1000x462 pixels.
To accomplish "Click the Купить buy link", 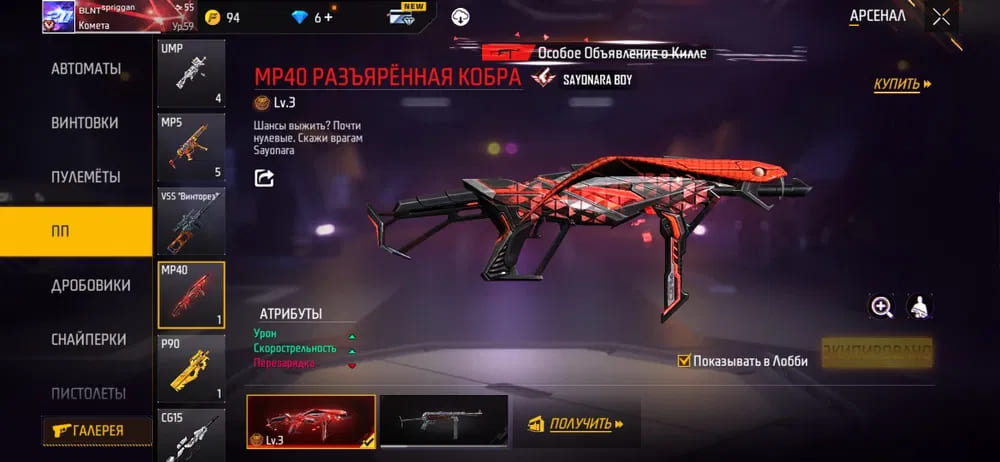I will coord(902,84).
